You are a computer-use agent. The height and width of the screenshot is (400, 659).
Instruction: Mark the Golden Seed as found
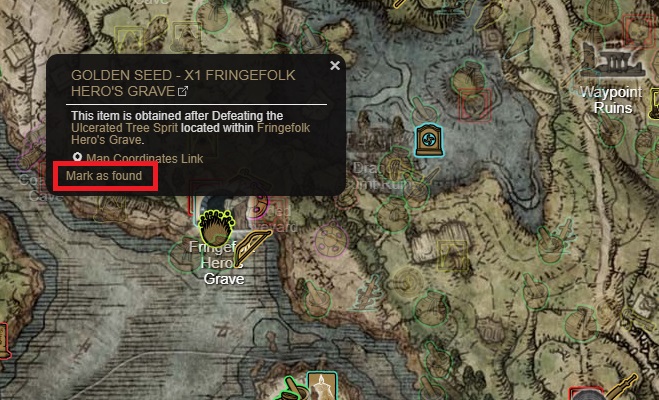point(105,176)
